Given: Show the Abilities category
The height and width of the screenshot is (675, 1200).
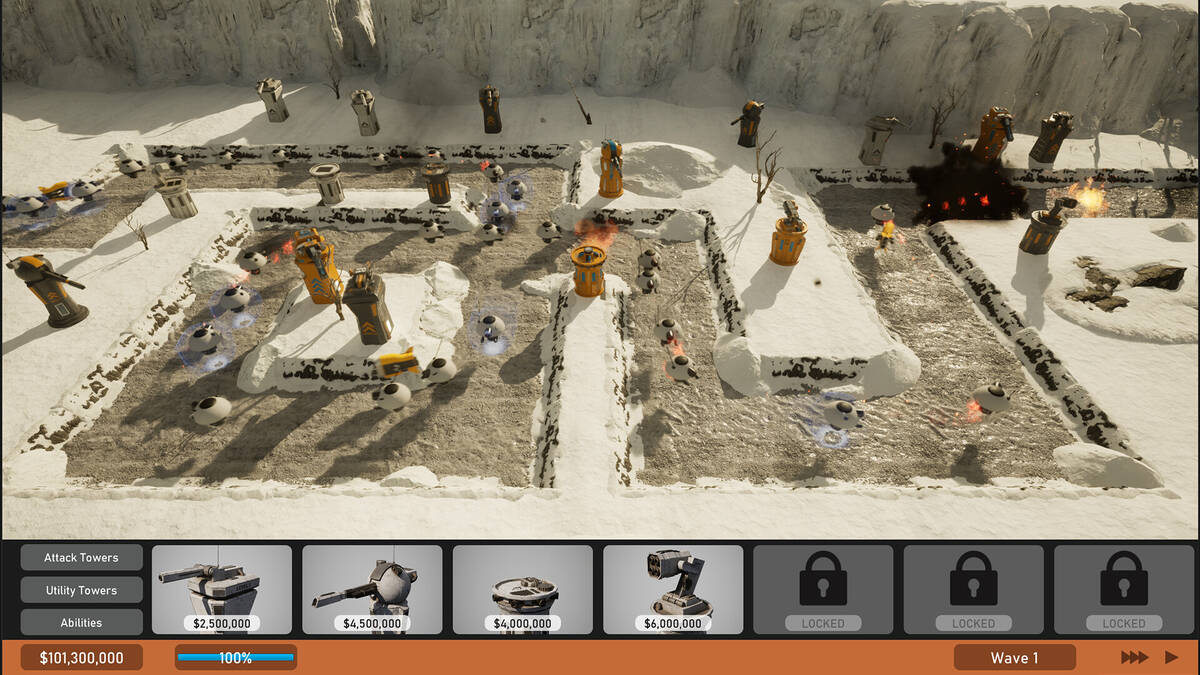Looking at the screenshot, I should 81,622.
